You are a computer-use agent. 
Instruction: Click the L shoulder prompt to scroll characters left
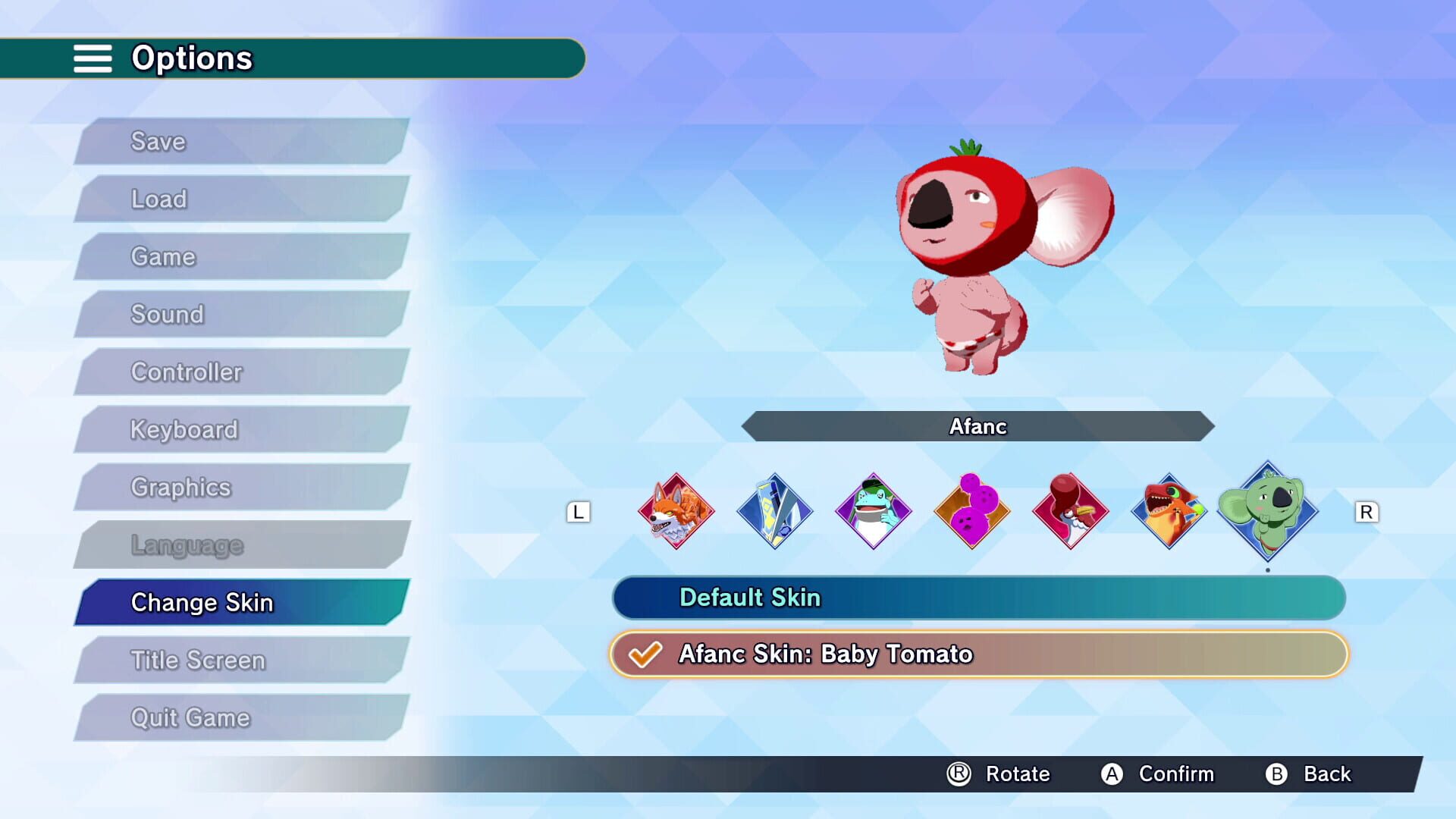pos(579,513)
